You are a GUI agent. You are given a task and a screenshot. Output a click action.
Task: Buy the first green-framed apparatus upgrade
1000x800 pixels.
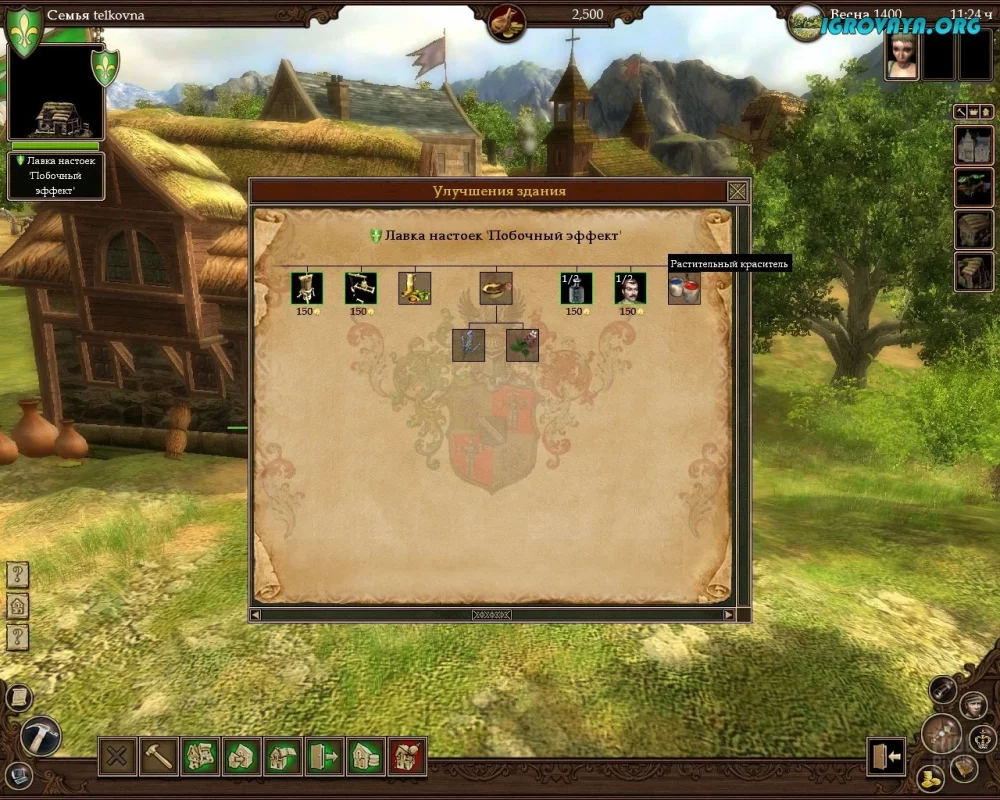point(306,289)
